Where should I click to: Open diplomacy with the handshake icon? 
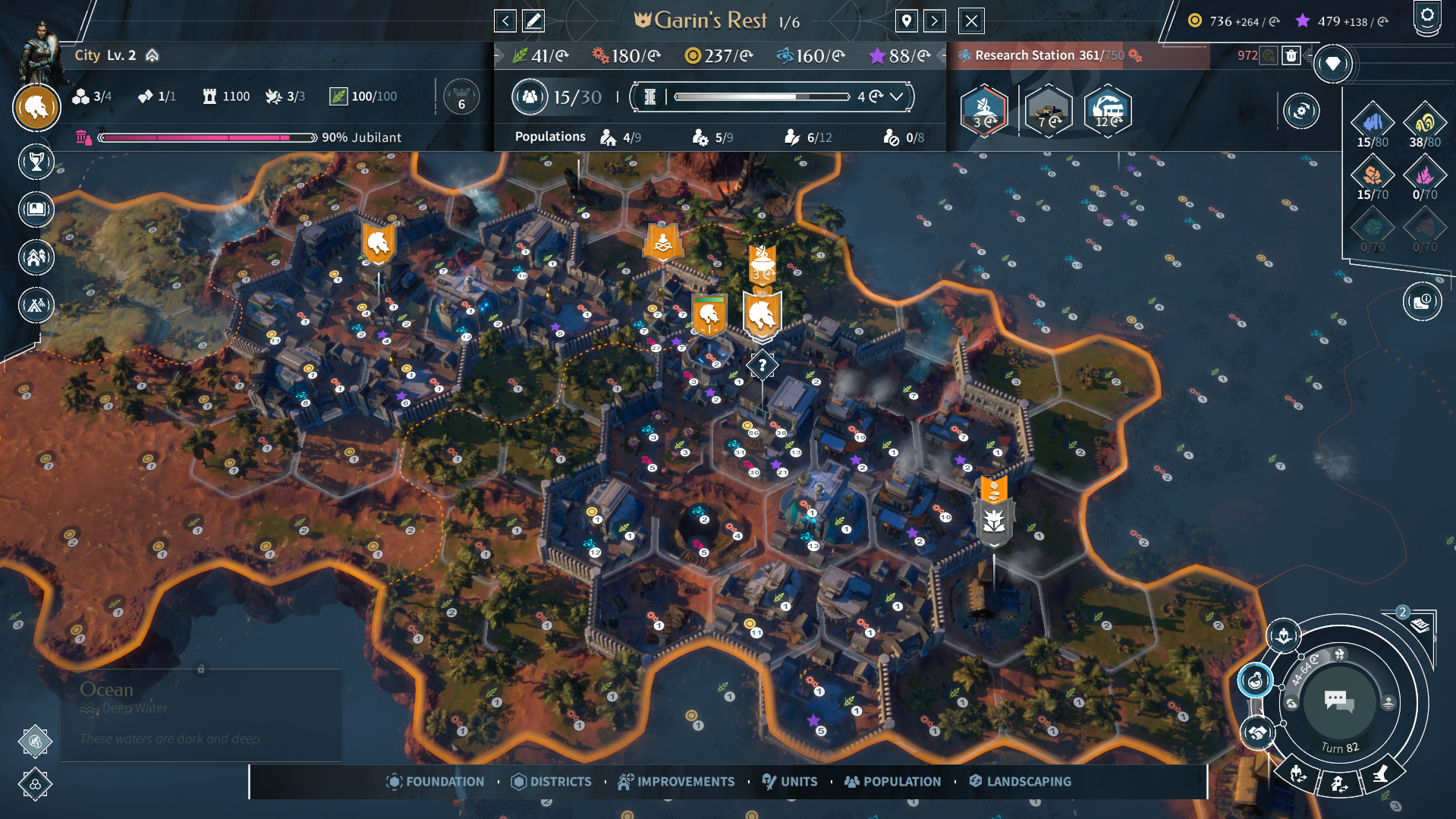[x=1257, y=733]
